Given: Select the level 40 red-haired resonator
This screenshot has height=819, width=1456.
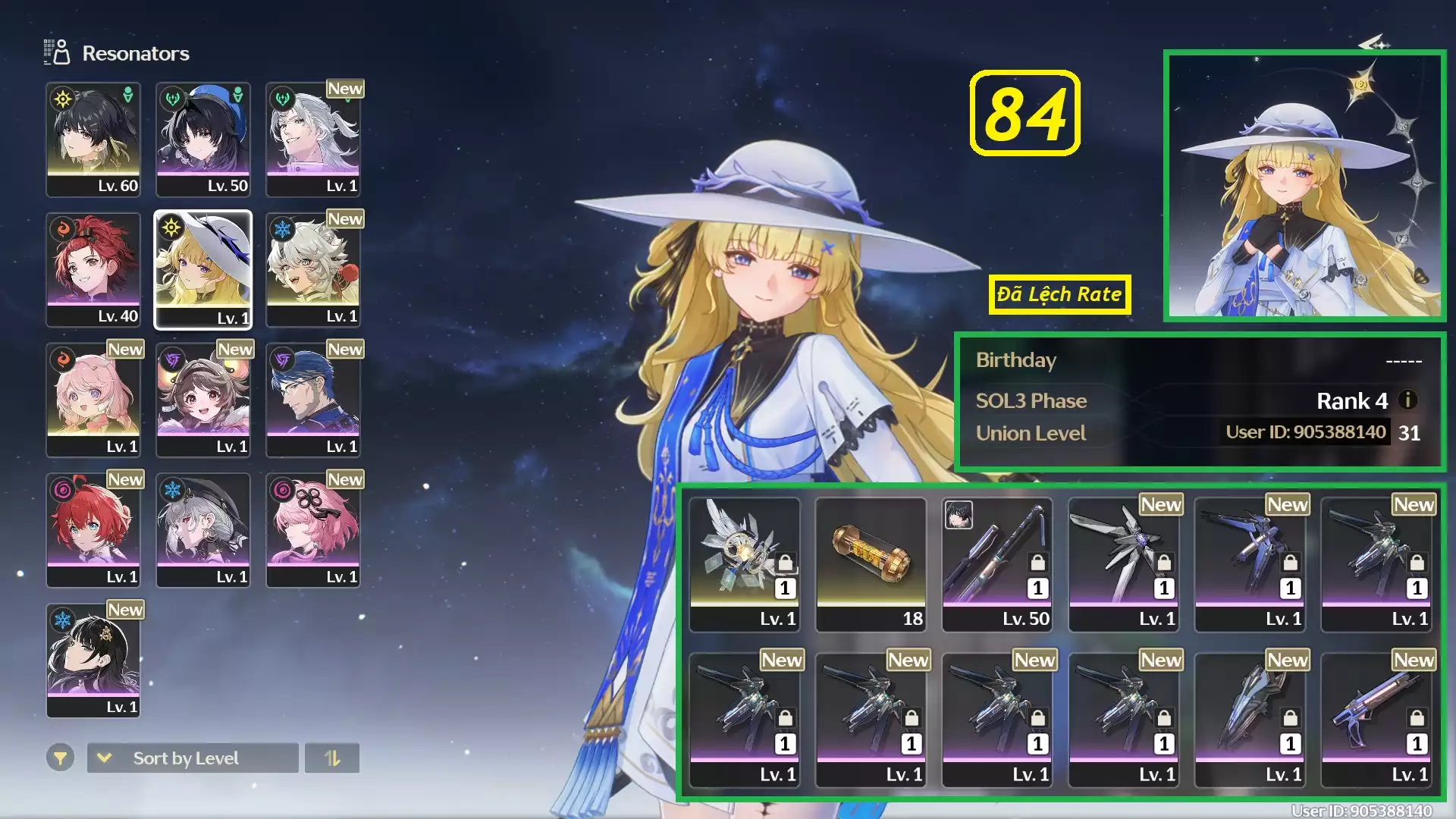Looking at the screenshot, I should pyautogui.click(x=93, y=270).
